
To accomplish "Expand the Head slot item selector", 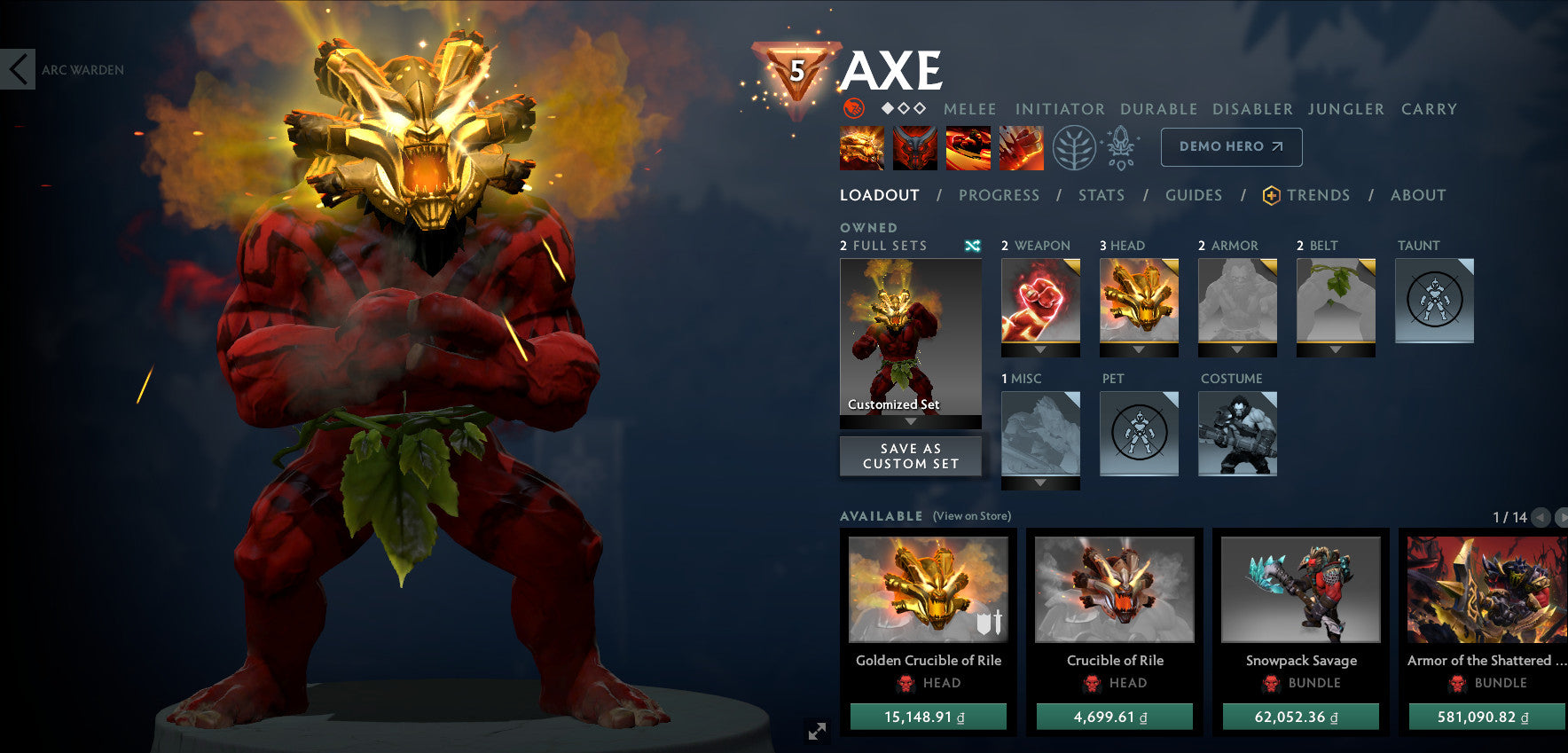I will [1139, 349].
